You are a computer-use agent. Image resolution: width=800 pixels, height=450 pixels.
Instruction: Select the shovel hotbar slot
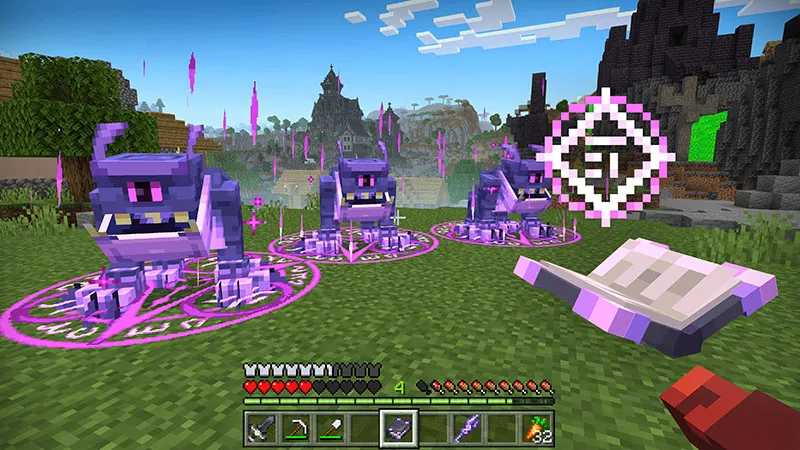click(x=330, y=428)
